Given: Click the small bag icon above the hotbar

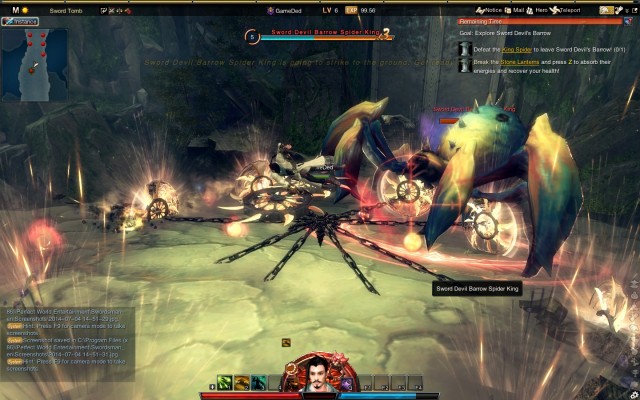Looking at the screenshot, I should (x=286, y=342).
